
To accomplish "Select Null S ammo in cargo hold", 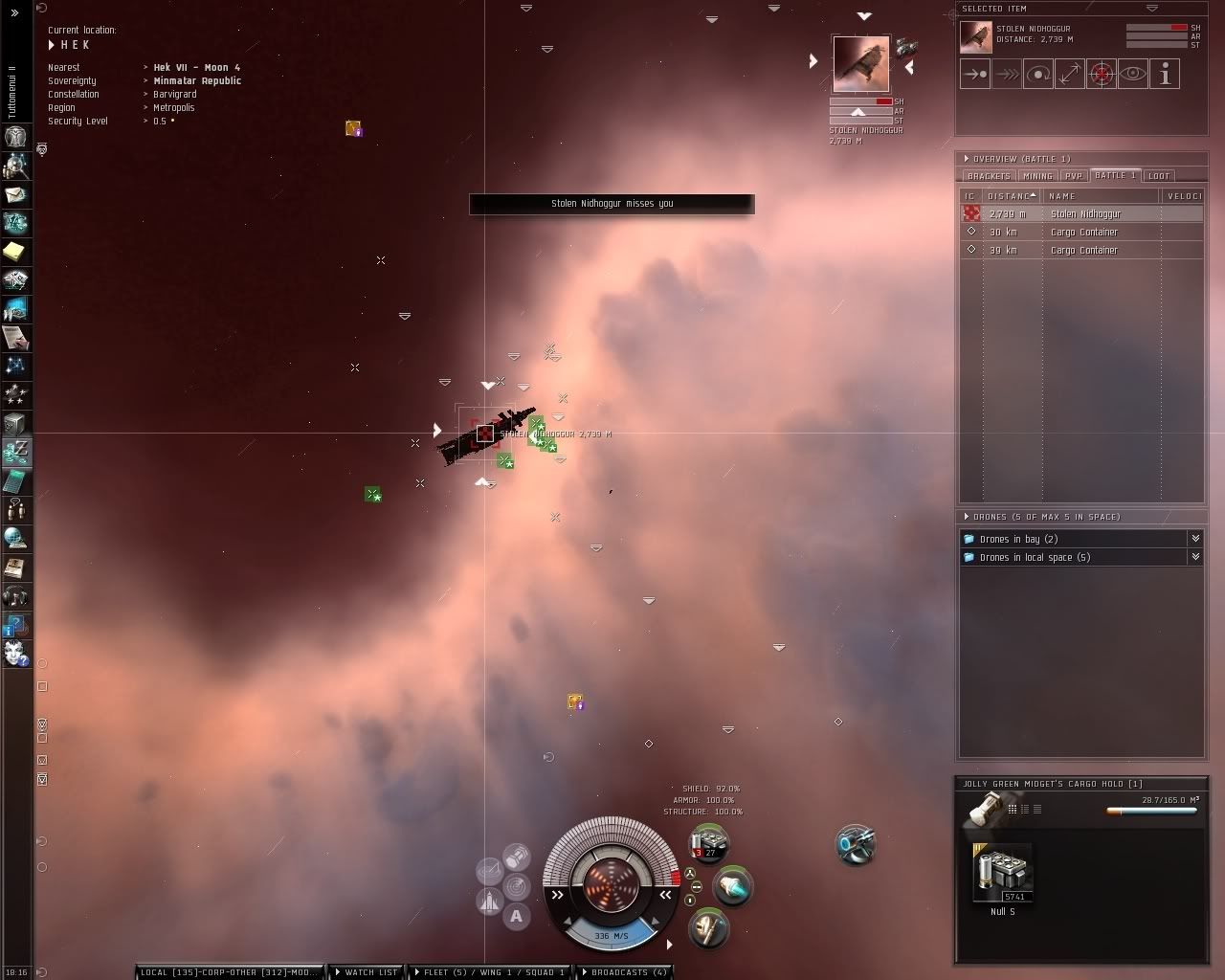I will click(x=1003, y=874).
